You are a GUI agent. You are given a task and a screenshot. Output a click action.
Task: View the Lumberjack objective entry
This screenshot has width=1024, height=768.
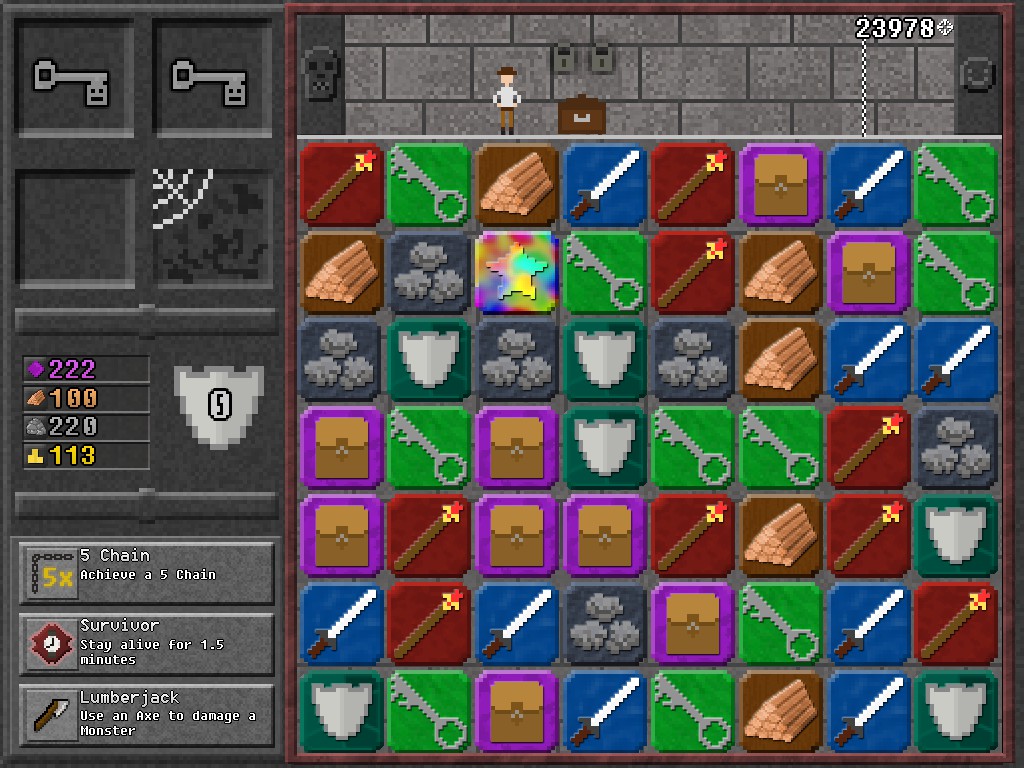click(x=146, y=716)
